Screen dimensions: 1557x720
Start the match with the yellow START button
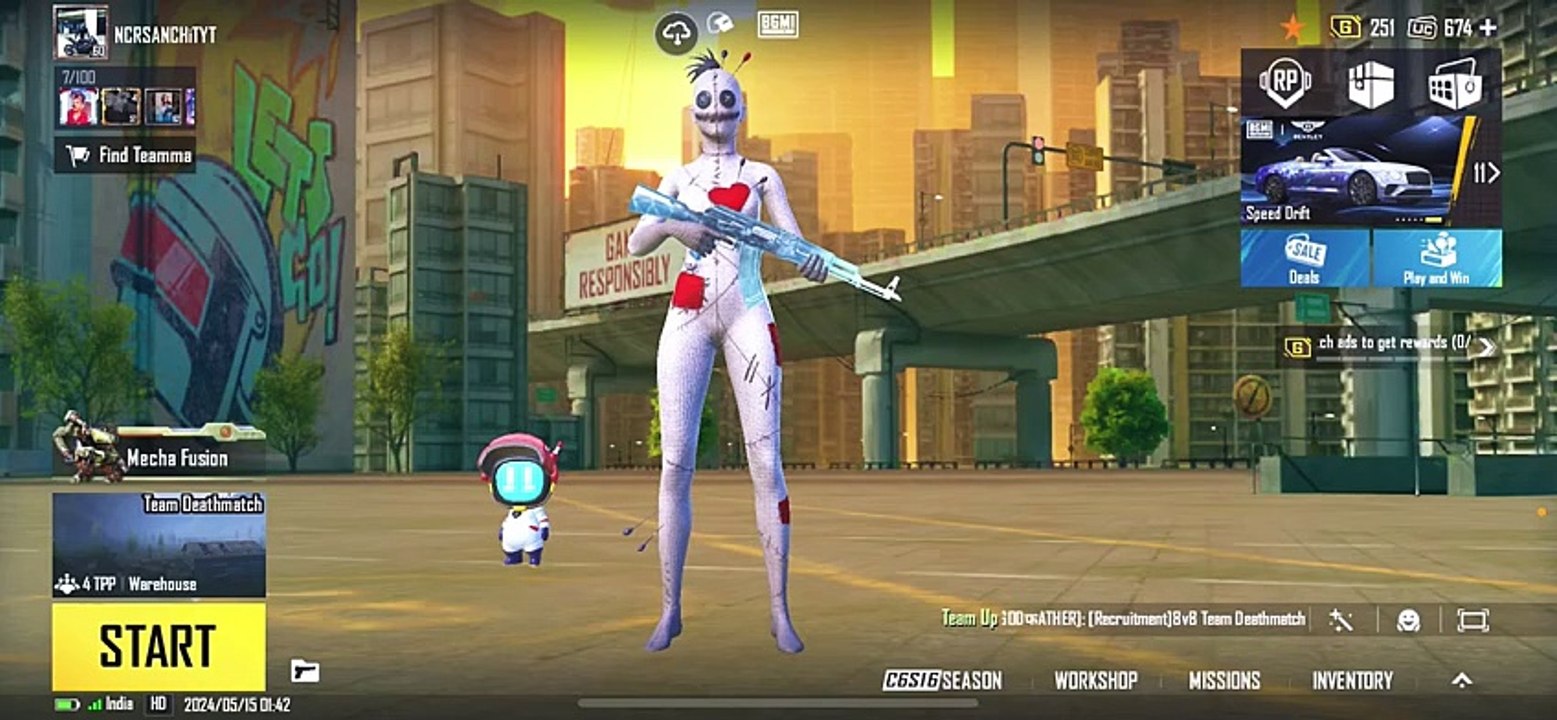tap(158, 646)
